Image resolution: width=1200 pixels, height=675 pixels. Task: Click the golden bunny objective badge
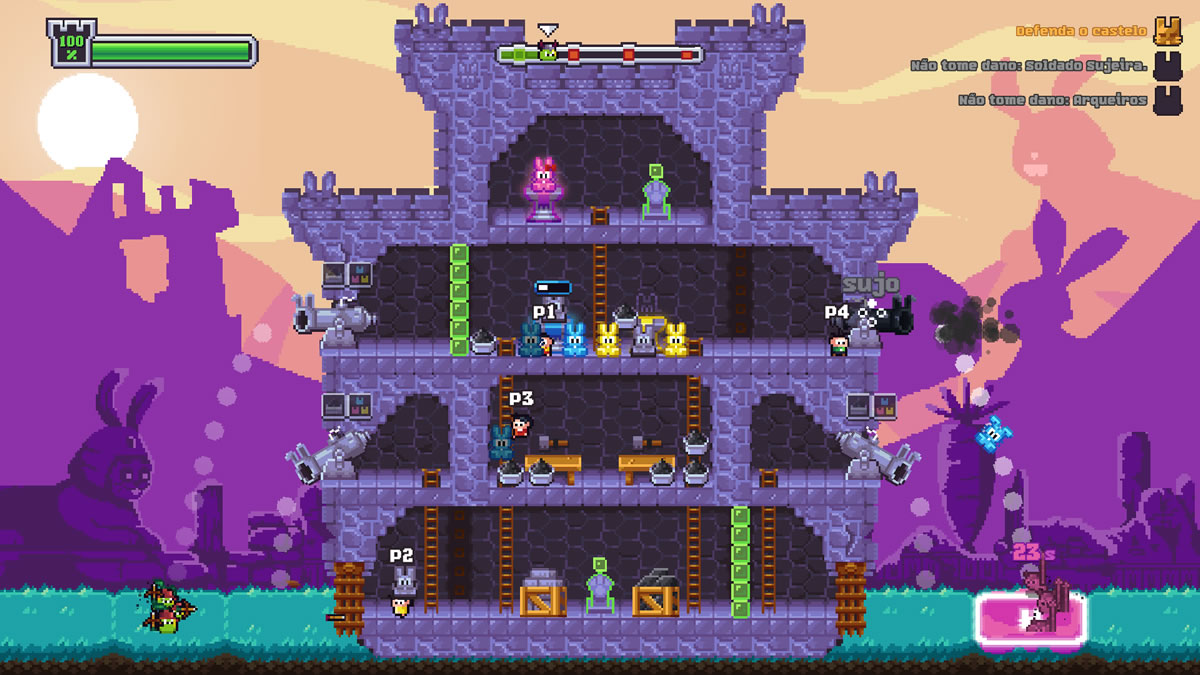coord(1167,31)
